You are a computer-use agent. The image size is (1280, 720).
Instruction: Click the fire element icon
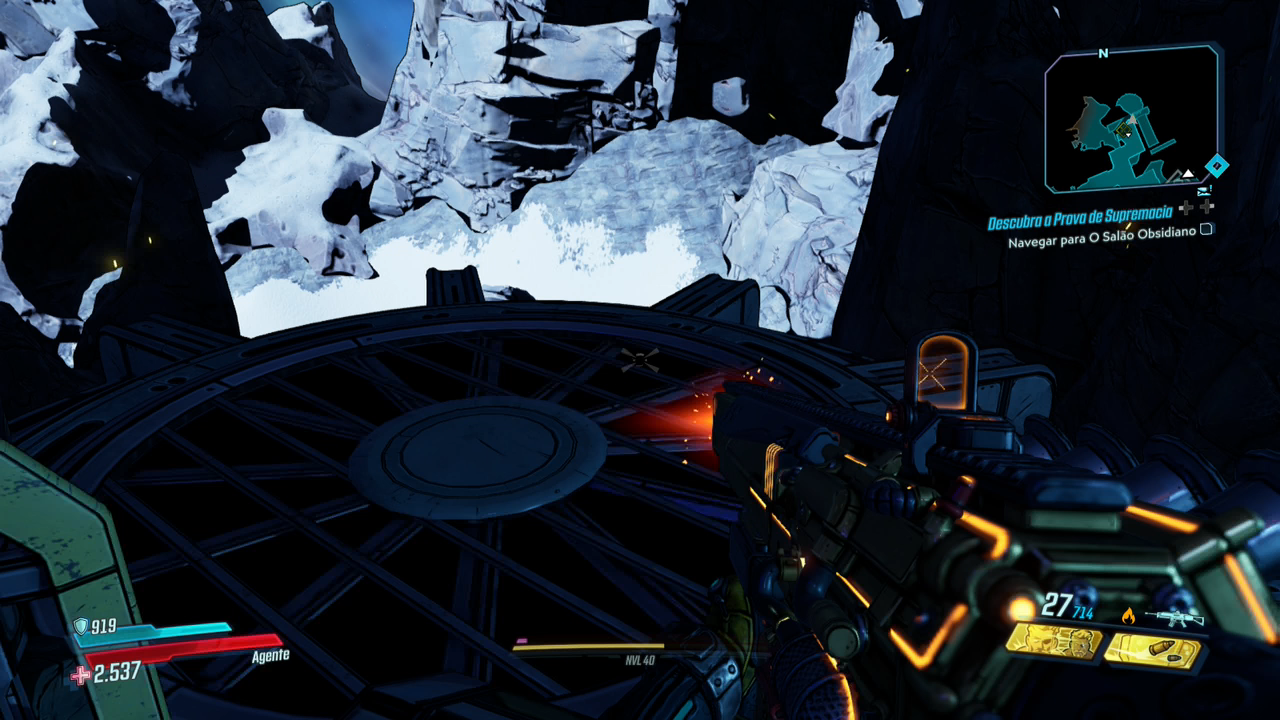tap(1129, 616)
